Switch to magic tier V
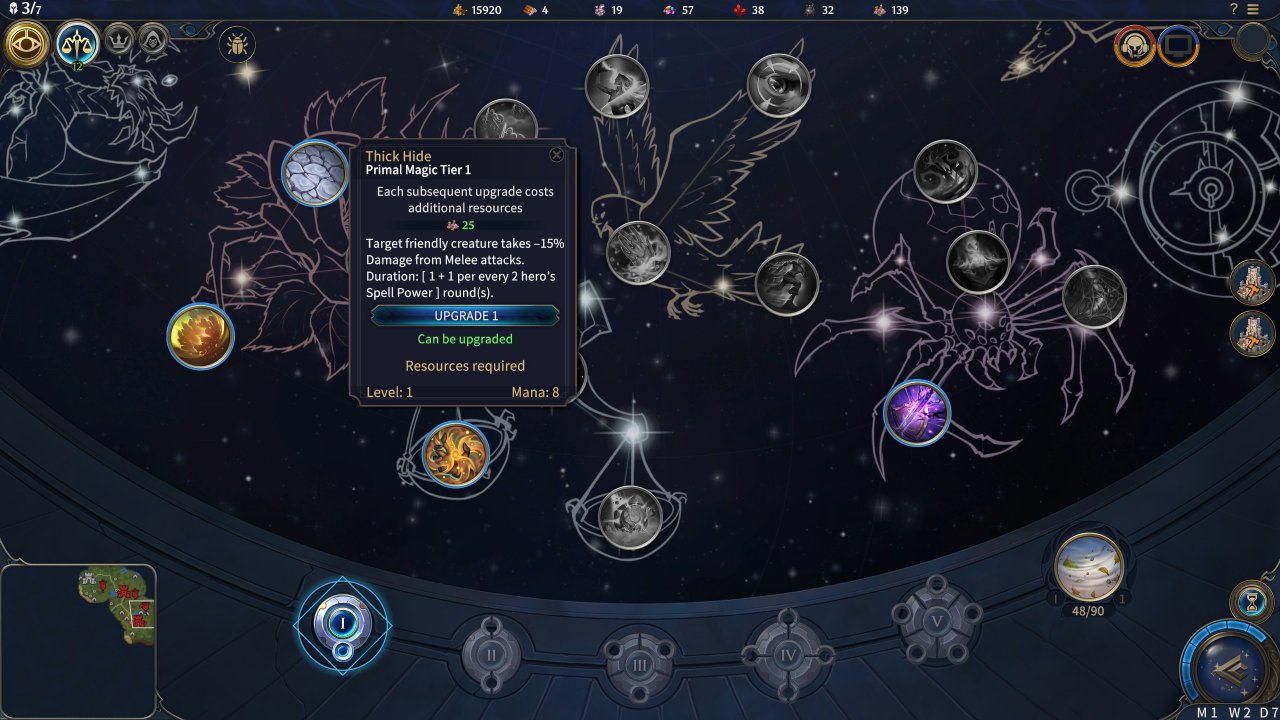The width and height of the screenshot is (1280, 720). pyautogui.click(x=937, y=620)
